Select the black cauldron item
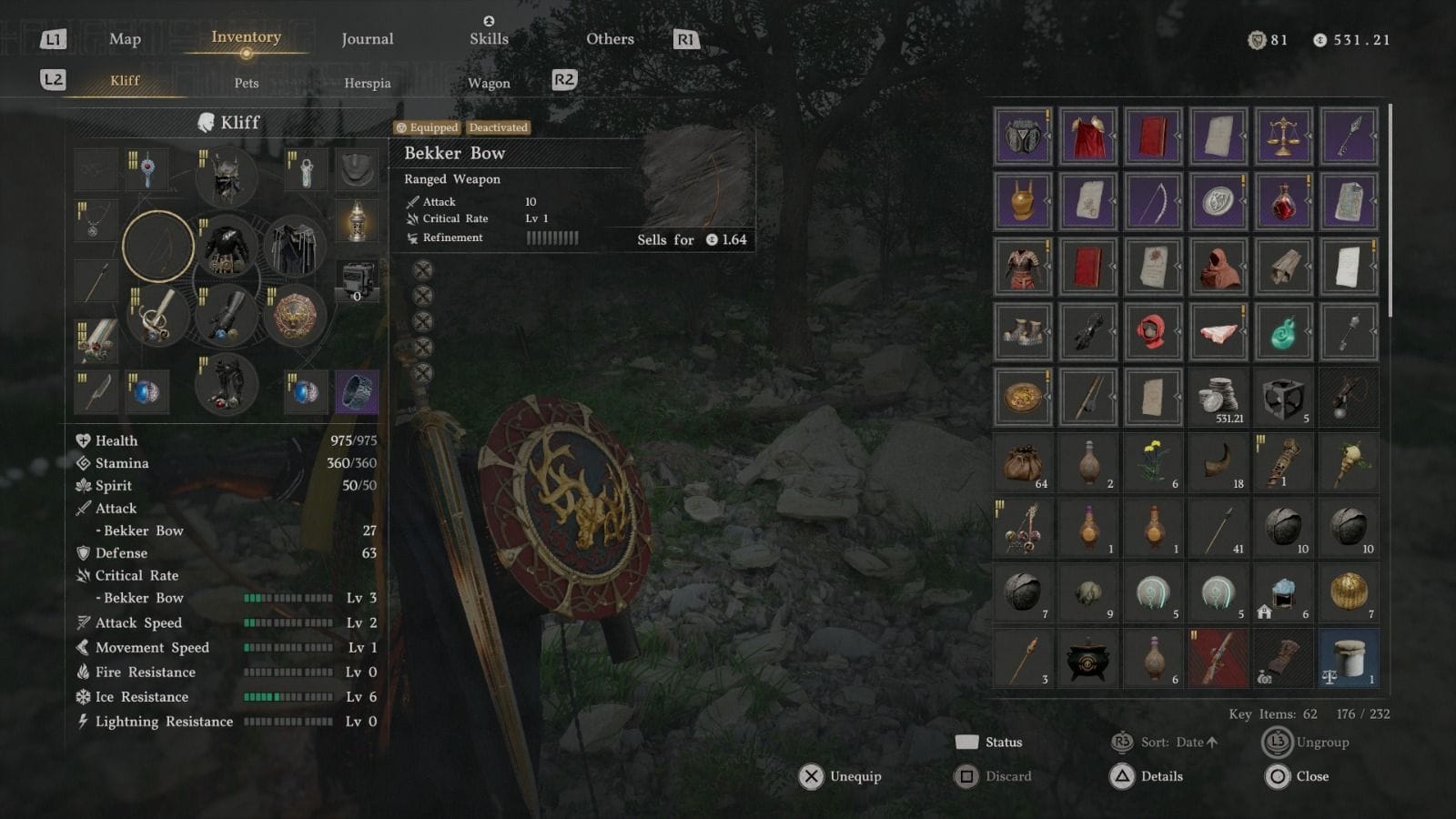Screen dimensions: 1456x819 (x=1087, y=658)
